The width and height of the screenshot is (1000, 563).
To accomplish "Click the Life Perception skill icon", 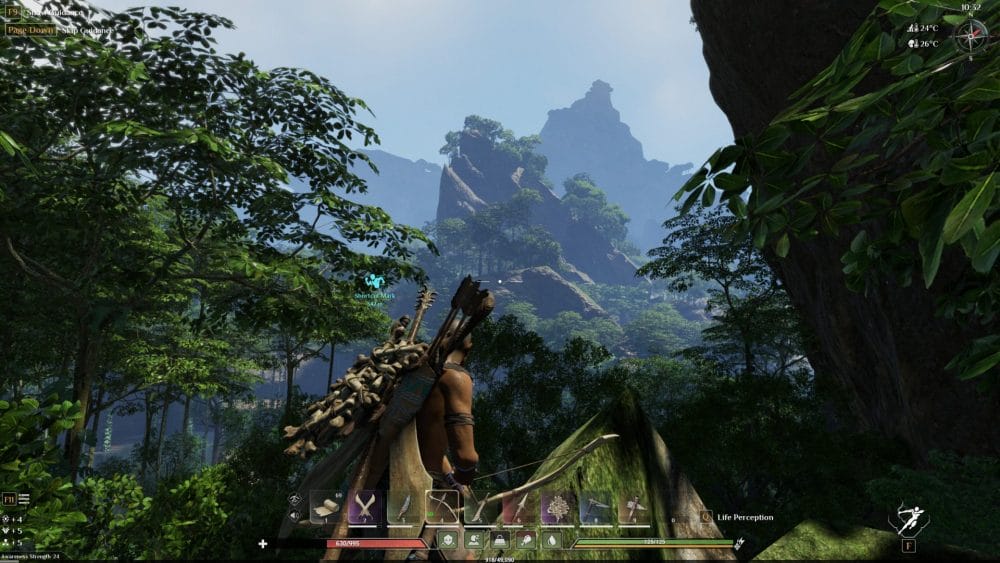I will point(706,517).
